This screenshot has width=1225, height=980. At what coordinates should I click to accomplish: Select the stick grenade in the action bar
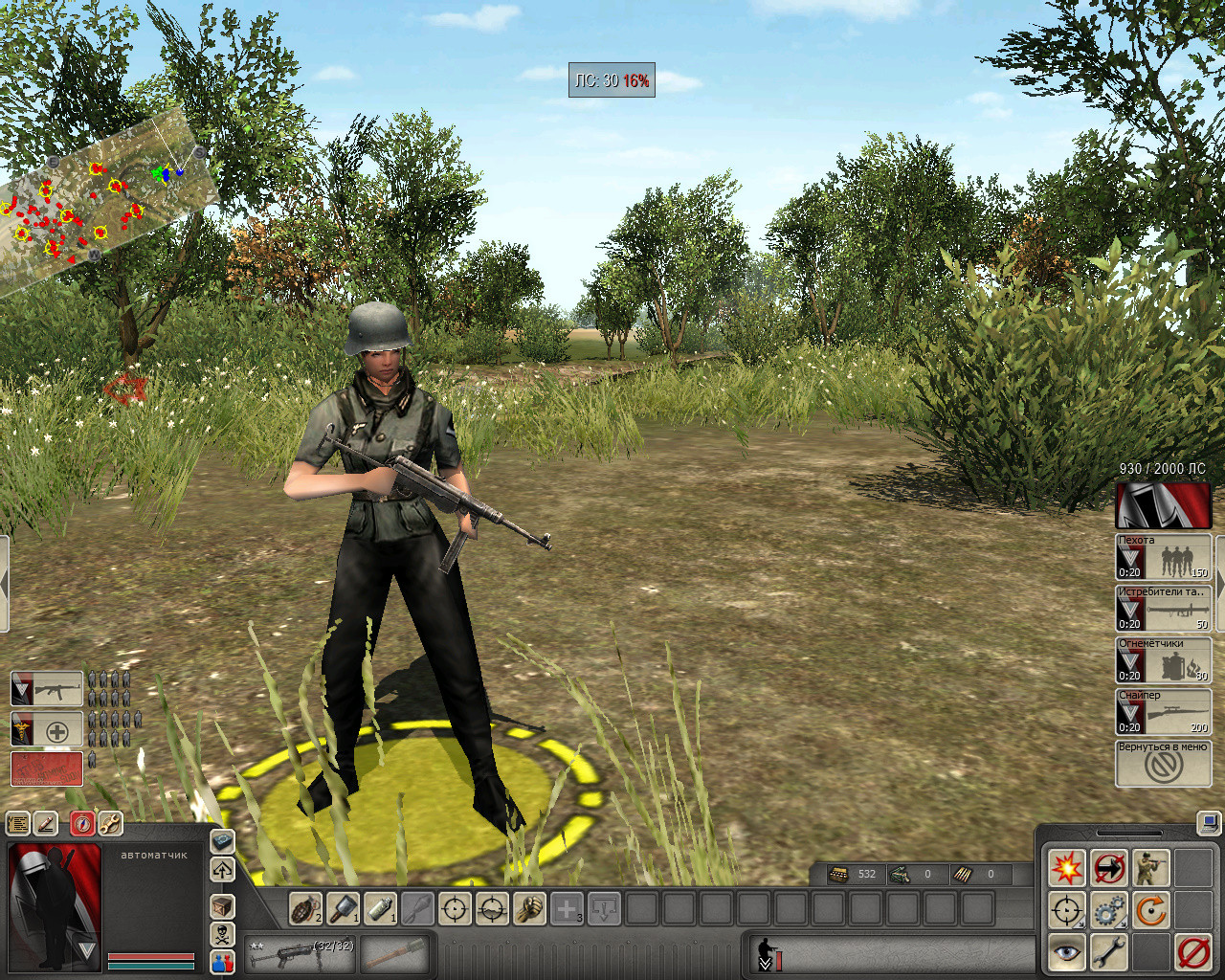click(x=343, y=908)
